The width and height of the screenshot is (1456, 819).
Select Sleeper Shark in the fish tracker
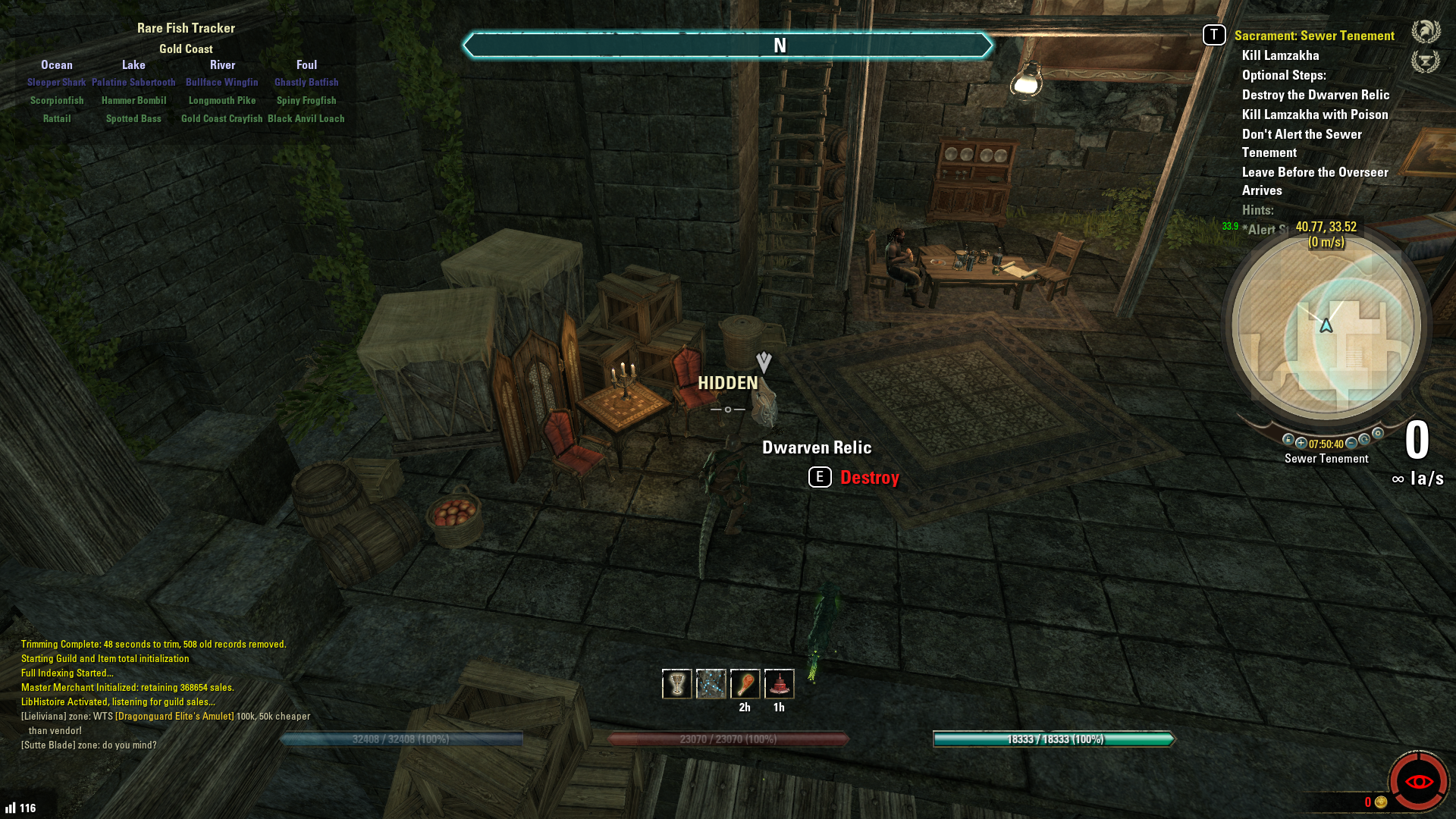click(57, 82)
